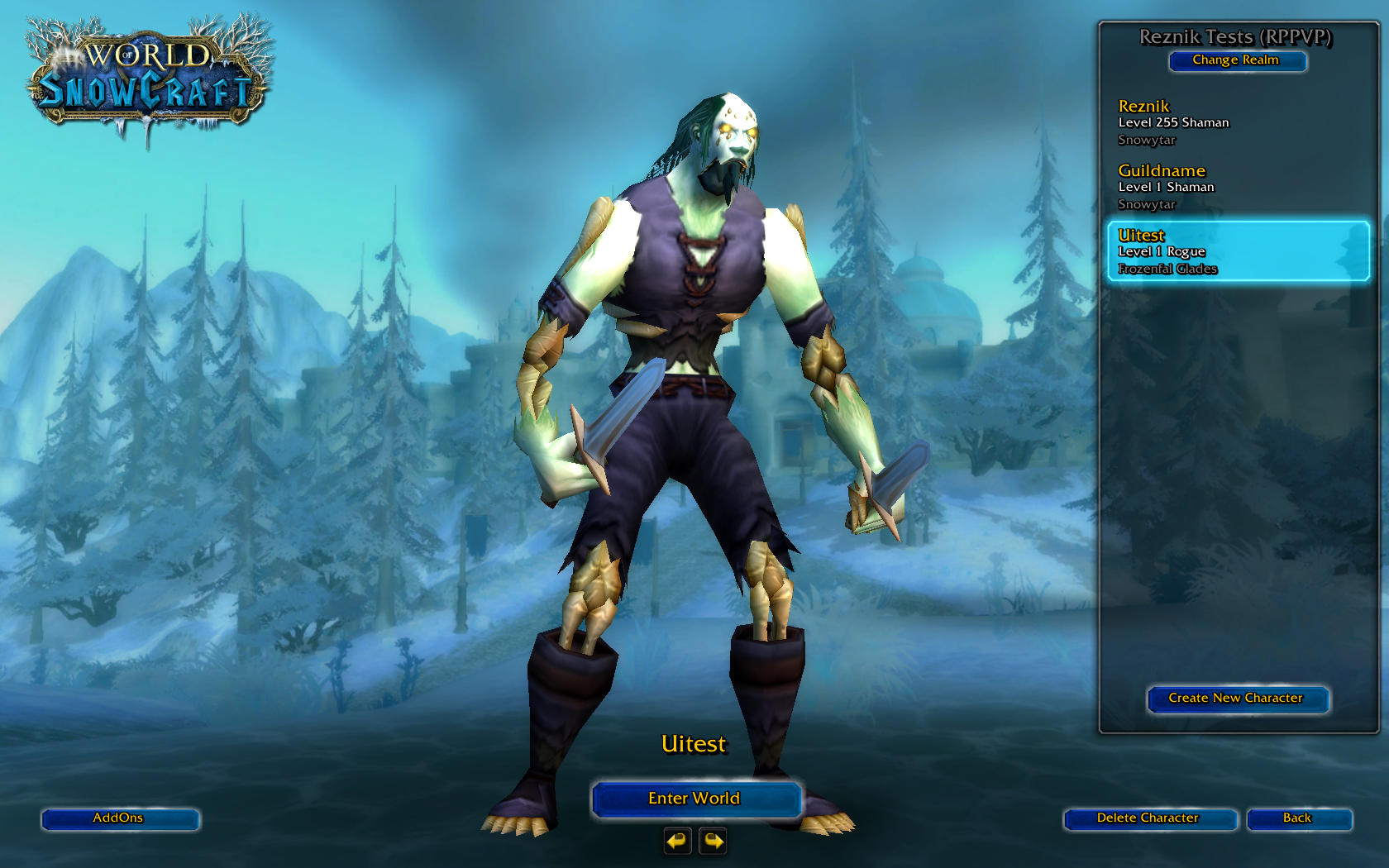
Task: Click the Level 1 Rogue label
Action: pyautogui.click(x=1162, y=251)
